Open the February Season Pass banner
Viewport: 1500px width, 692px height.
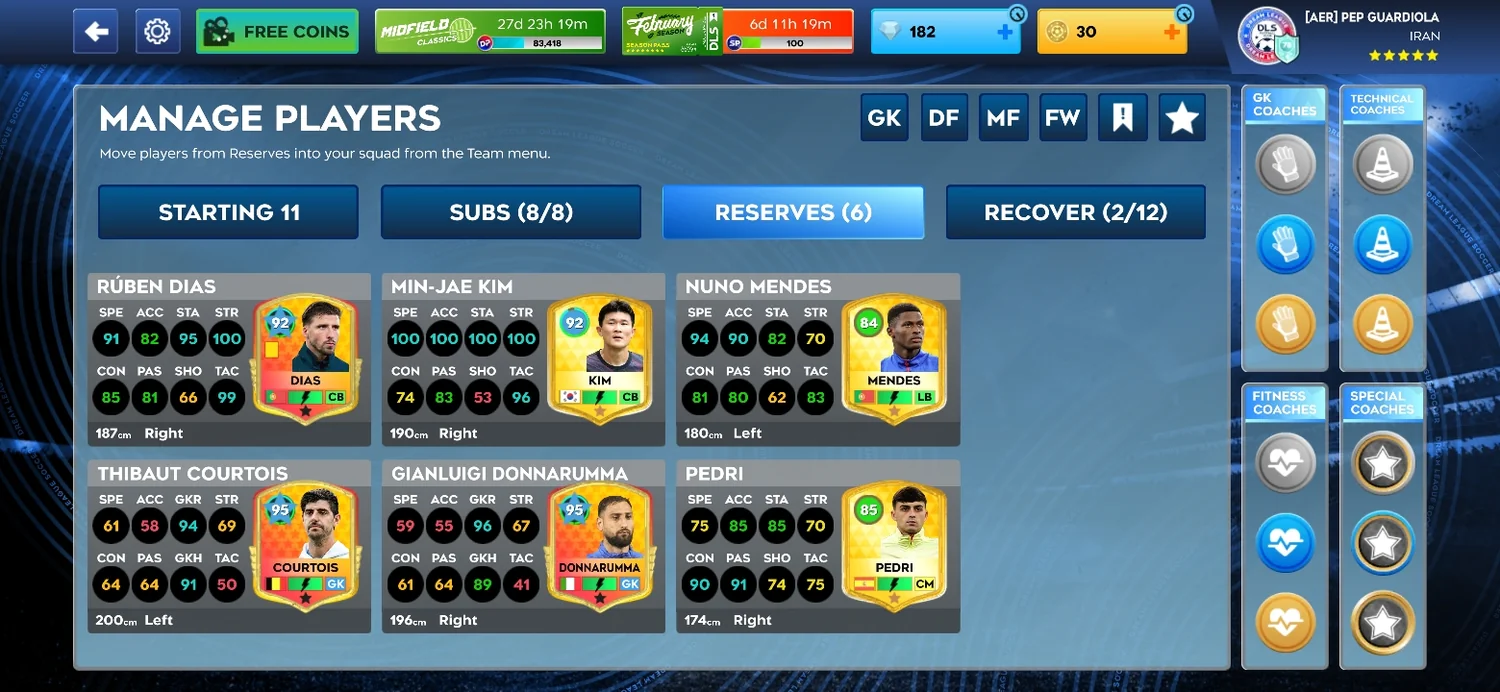[737, 32]
